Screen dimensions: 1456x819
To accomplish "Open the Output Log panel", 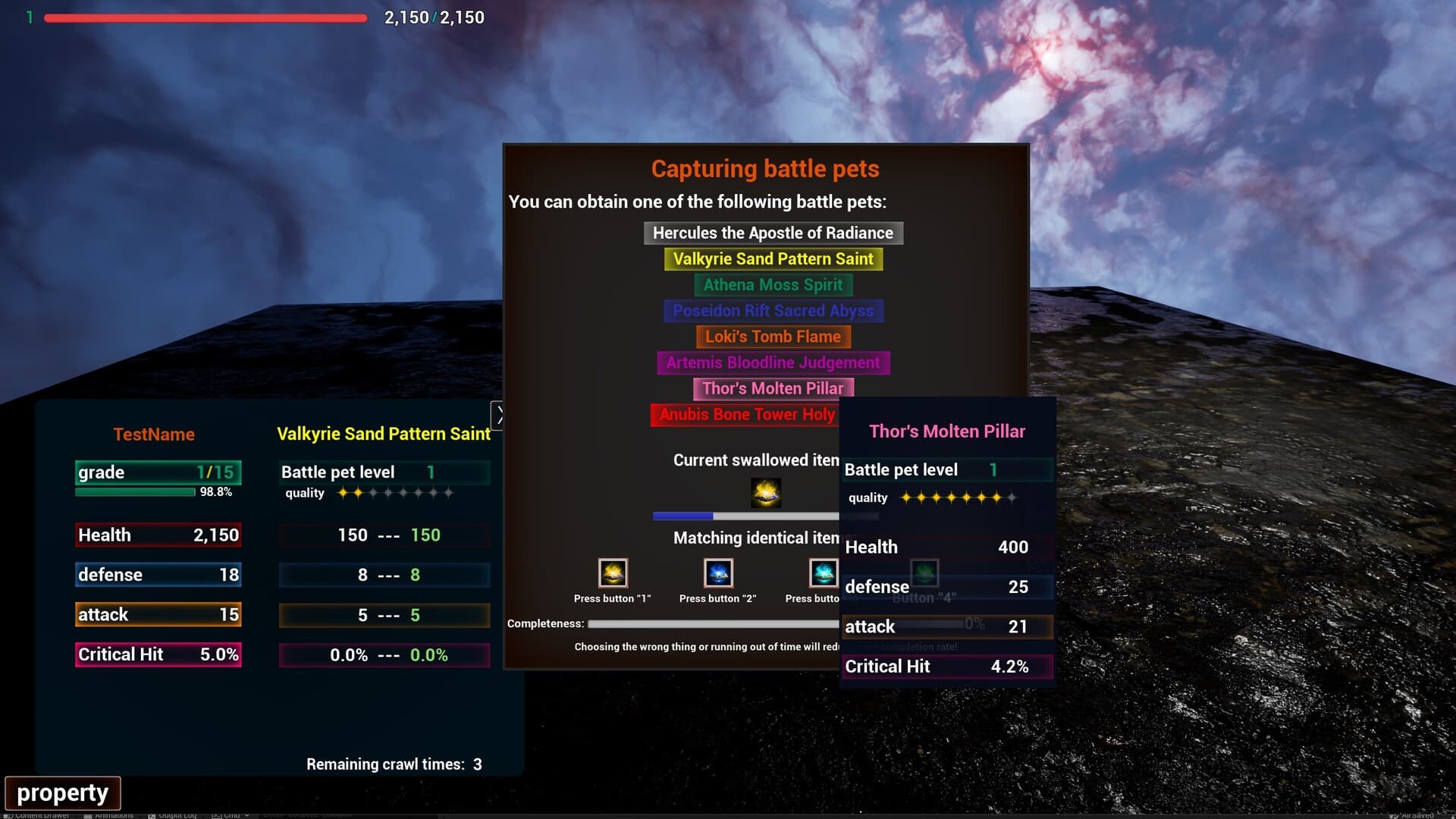I will (x=175, y=814).
